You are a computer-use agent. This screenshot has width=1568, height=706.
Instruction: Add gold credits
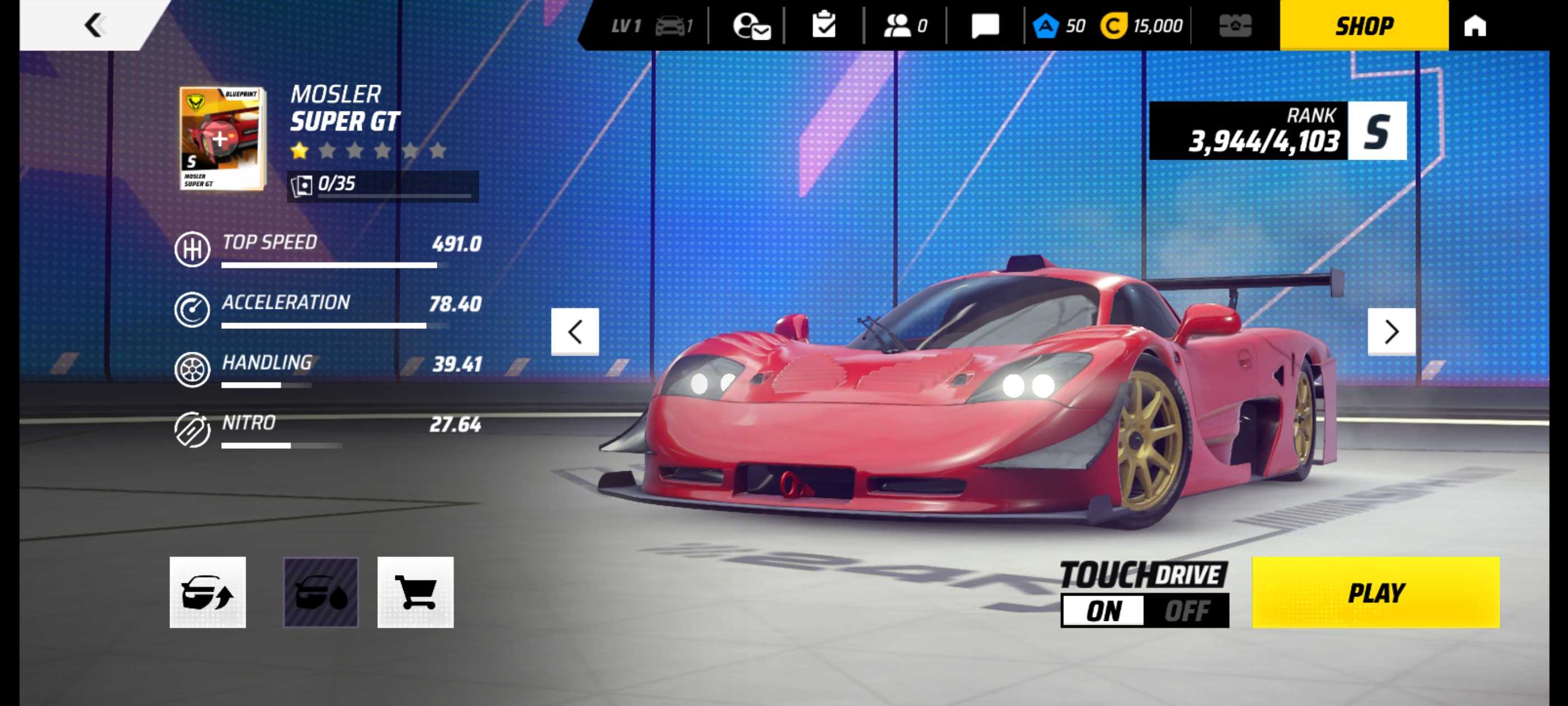[1141, 26]
